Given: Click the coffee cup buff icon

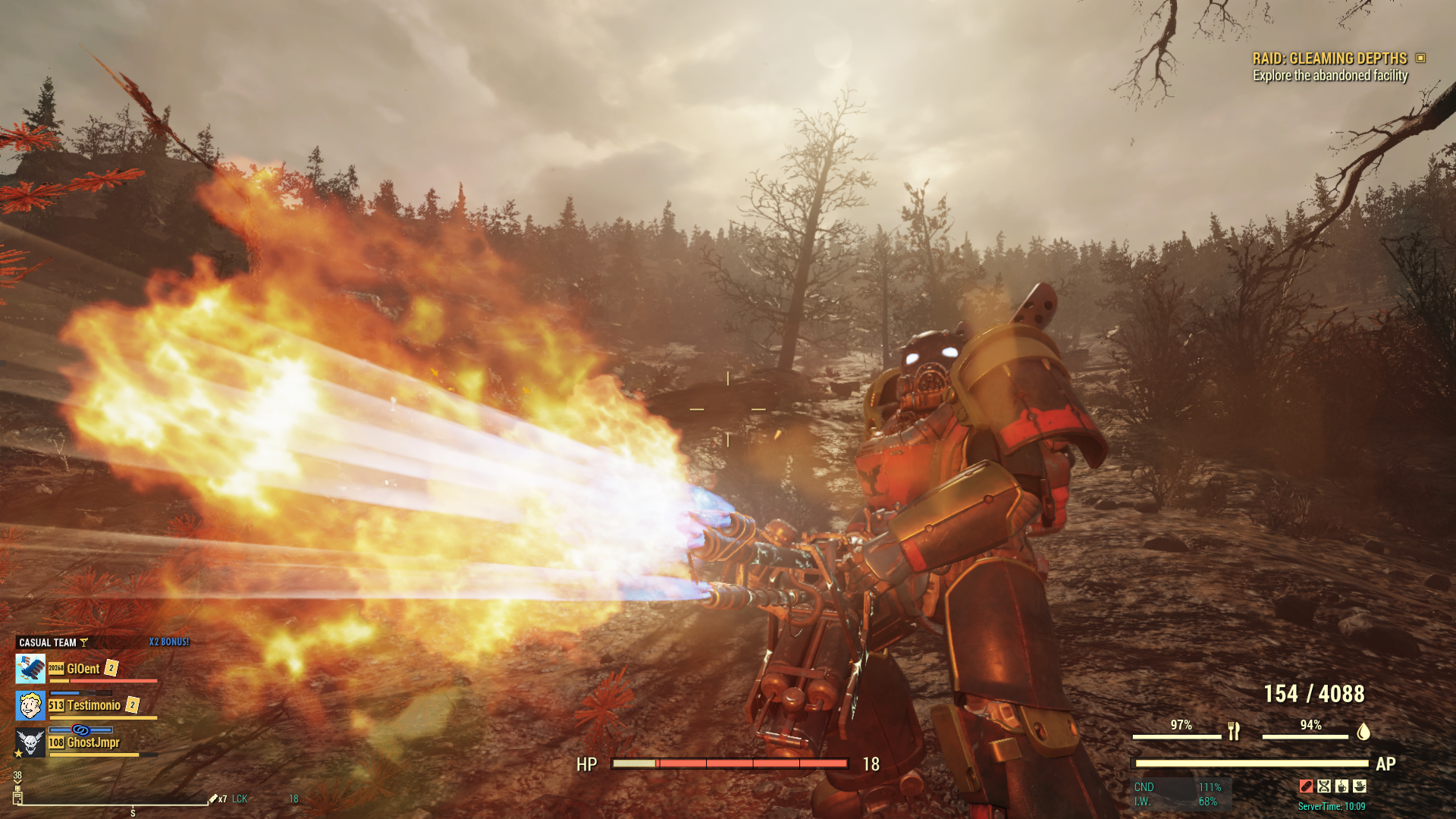Looking at the screenshot, I should click(1341, 786).
